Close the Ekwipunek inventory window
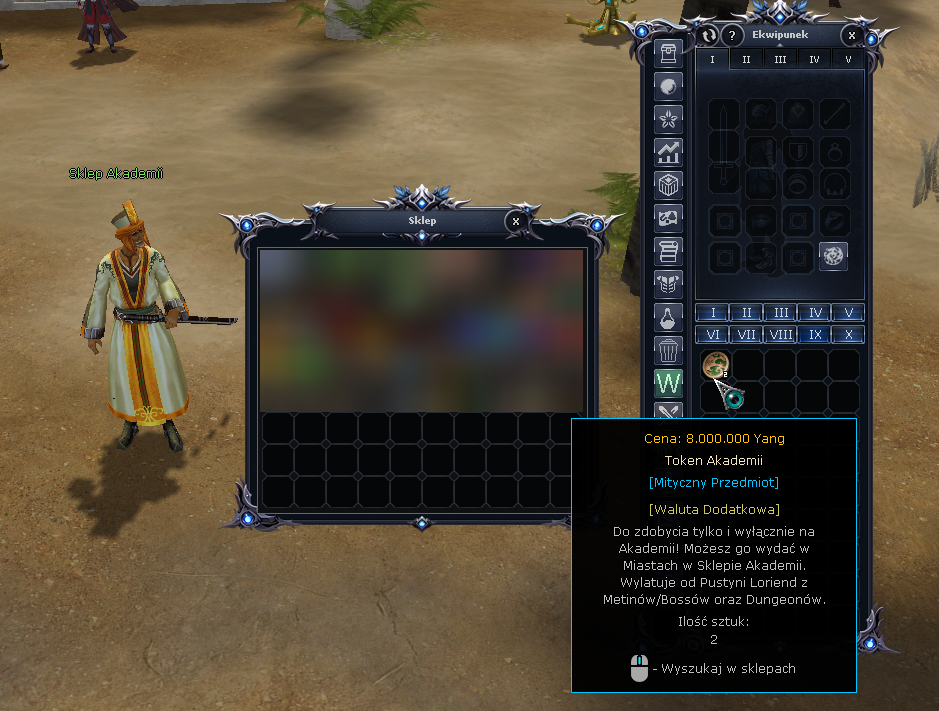Image resolution: width=939 pixels, height=711 pixels. [851, 36]
